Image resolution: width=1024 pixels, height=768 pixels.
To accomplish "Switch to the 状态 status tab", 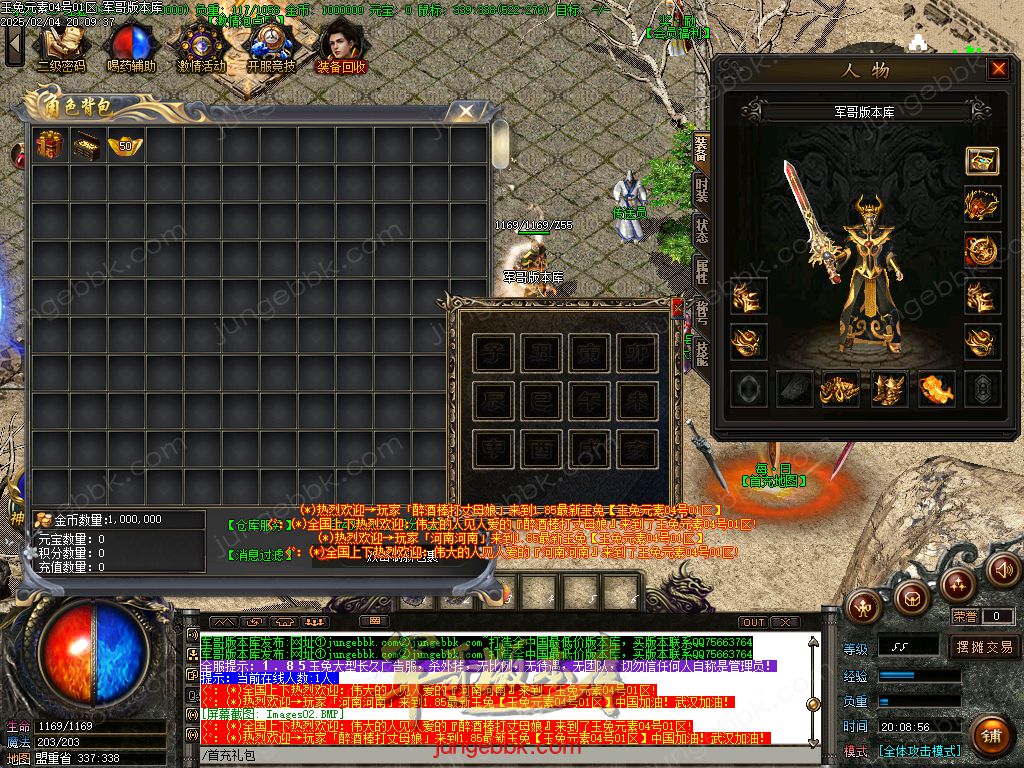I will (x=701, y=230).
